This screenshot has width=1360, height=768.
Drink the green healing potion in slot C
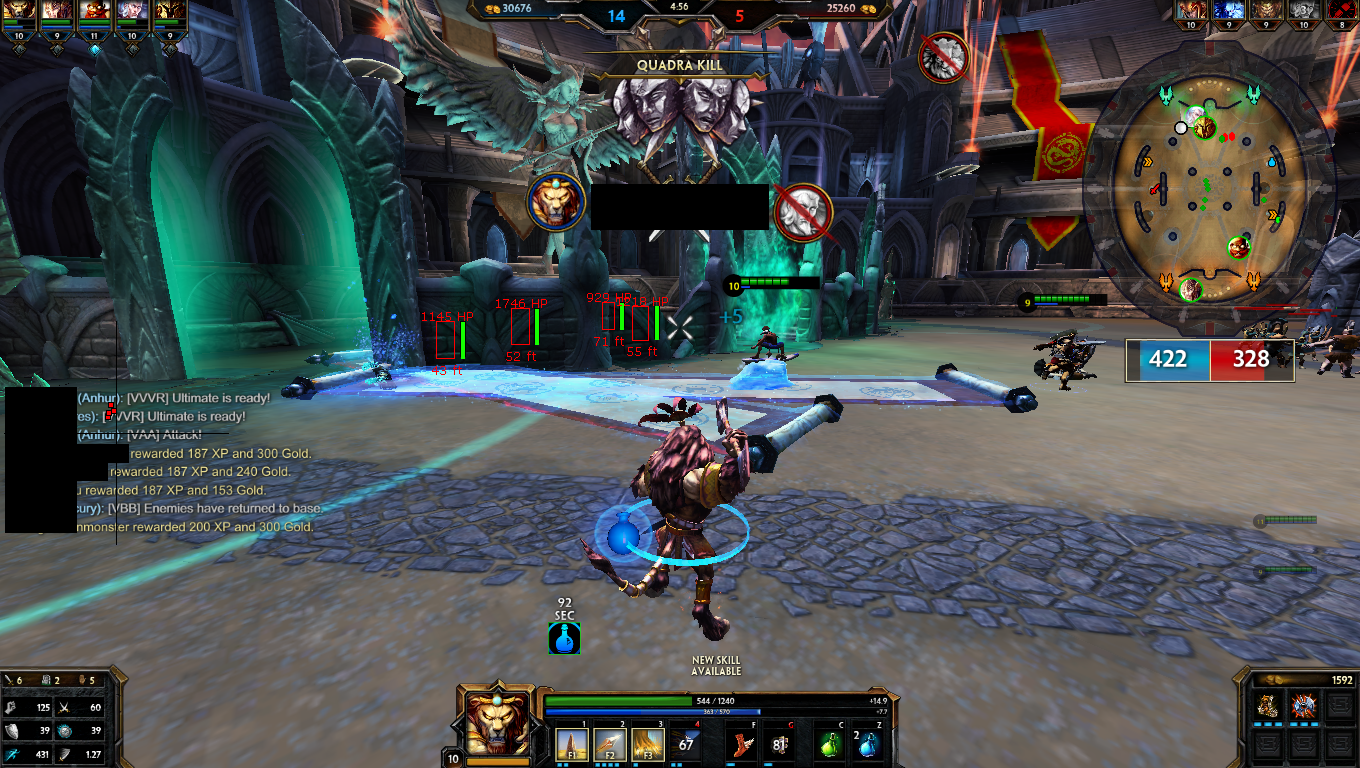(827, 743)
